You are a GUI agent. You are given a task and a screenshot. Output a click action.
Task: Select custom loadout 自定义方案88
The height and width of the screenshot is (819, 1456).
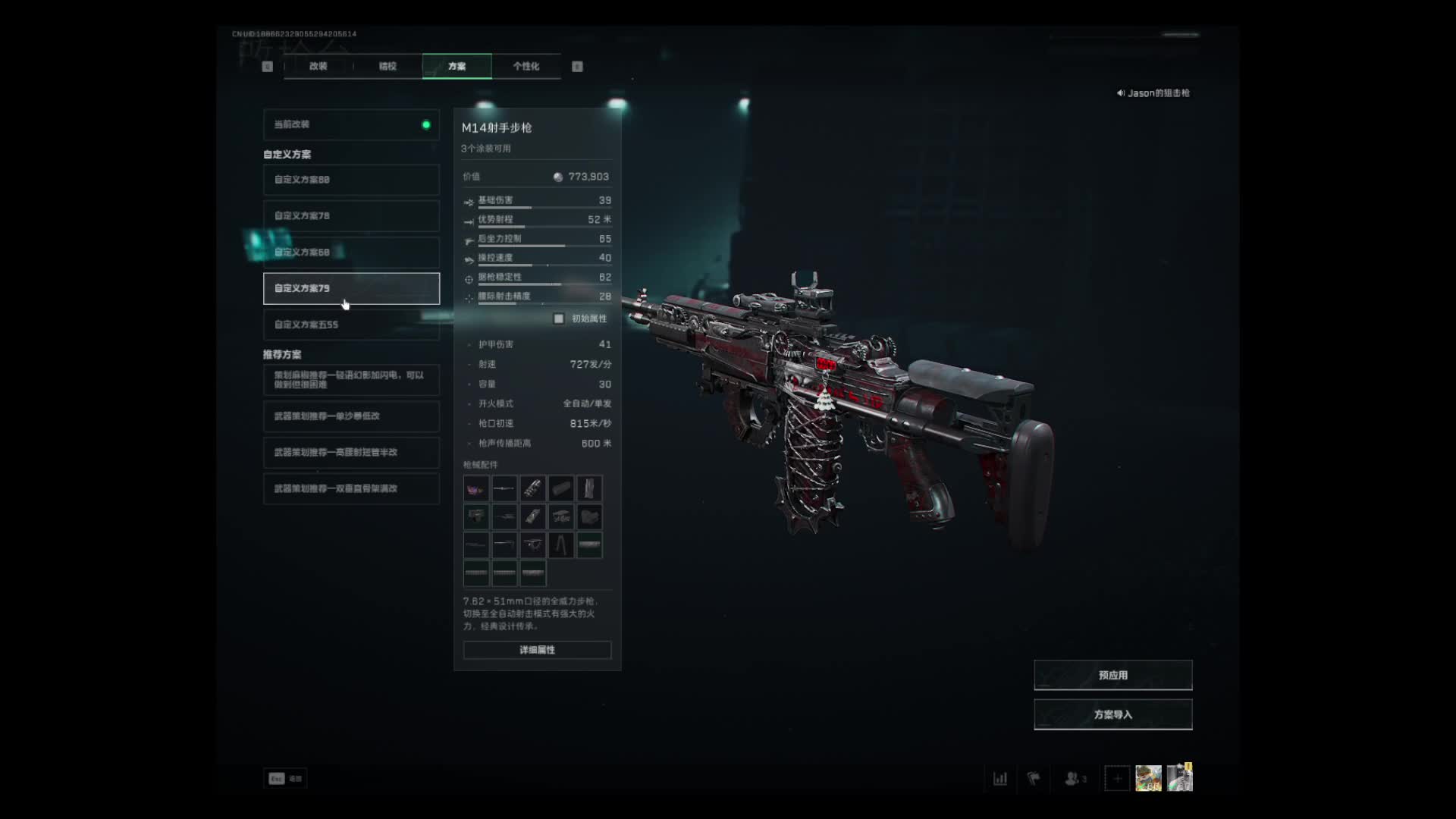351,180
